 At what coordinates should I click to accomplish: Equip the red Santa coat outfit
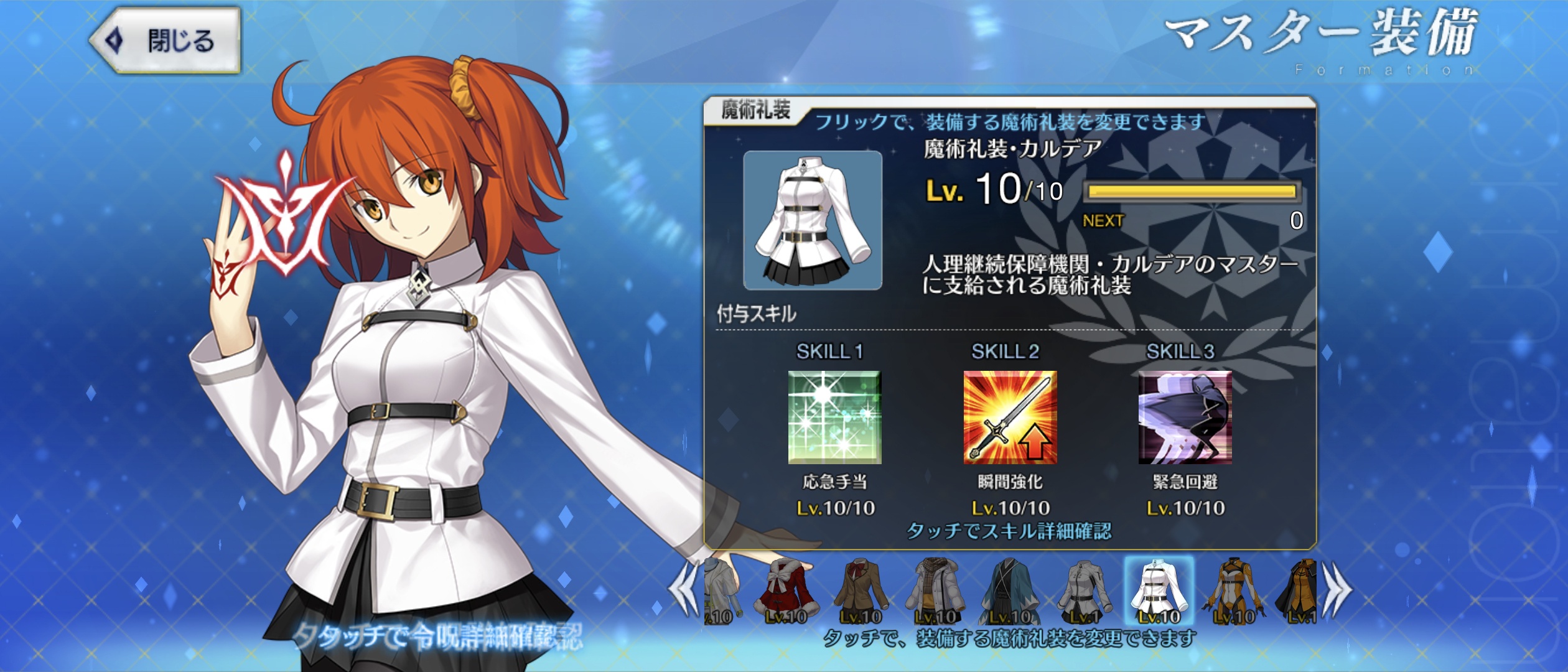(786, 591)
